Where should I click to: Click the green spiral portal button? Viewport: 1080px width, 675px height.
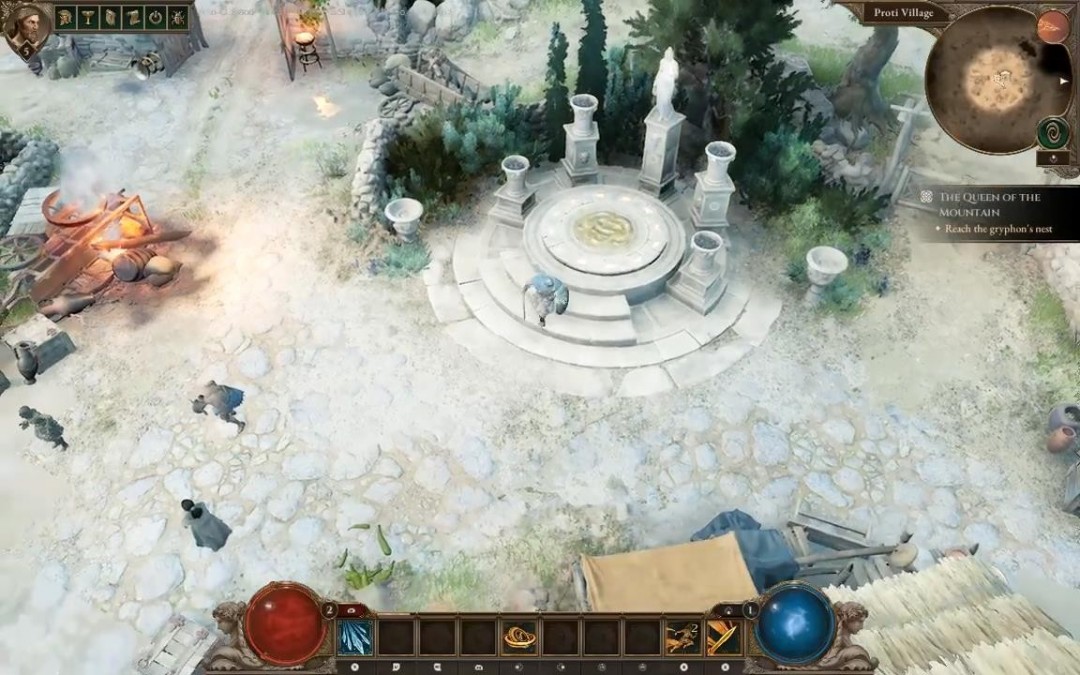point(1052,131)
